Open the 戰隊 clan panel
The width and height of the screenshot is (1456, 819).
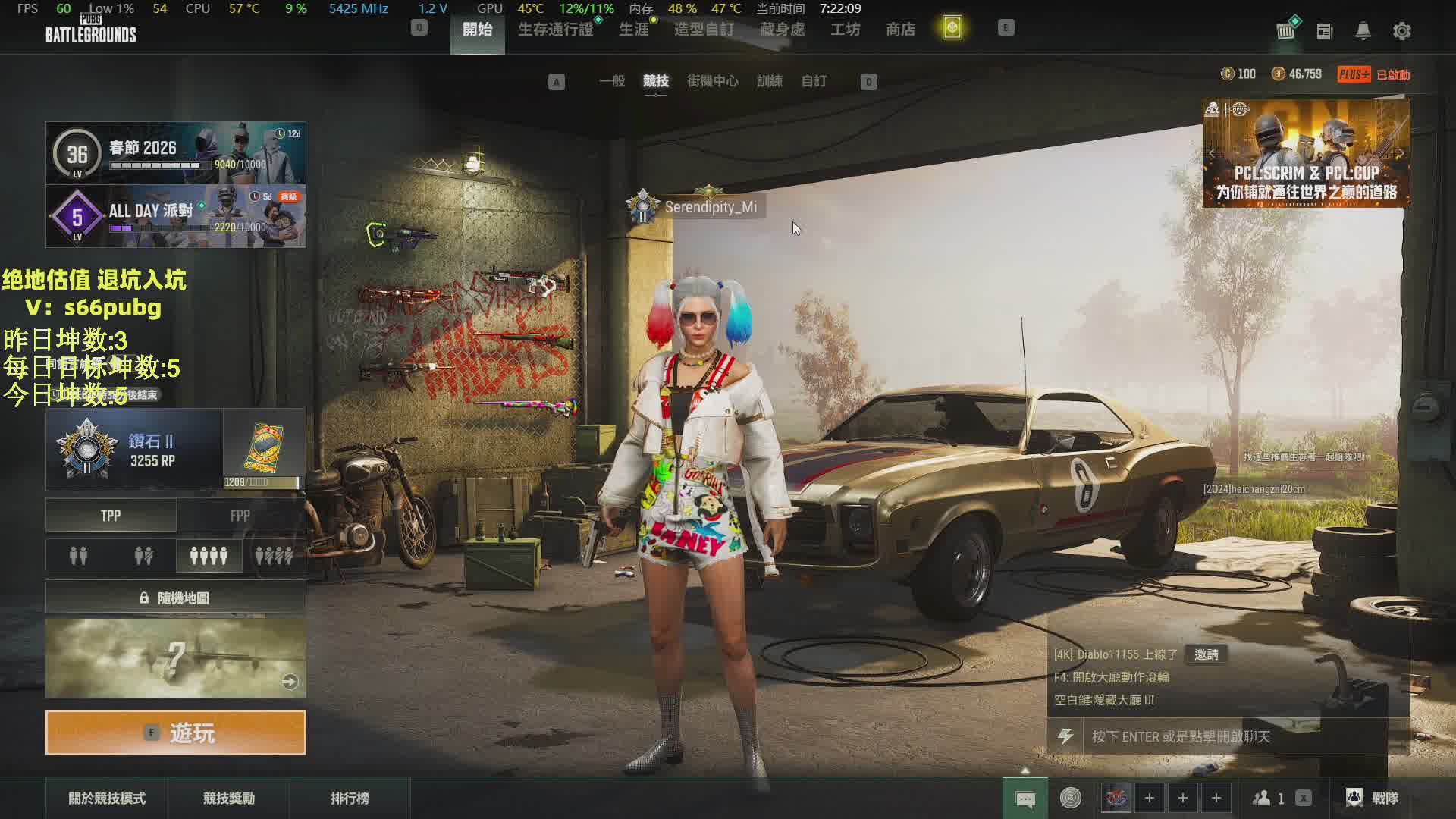click(1373, 798)
